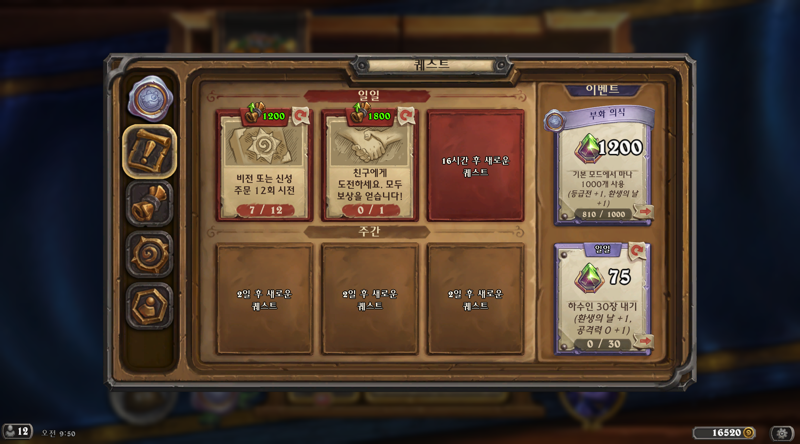Open the Hearthstone swirl emblem tab
This screenshot has width=800, height=444.
tap(149, 254)
